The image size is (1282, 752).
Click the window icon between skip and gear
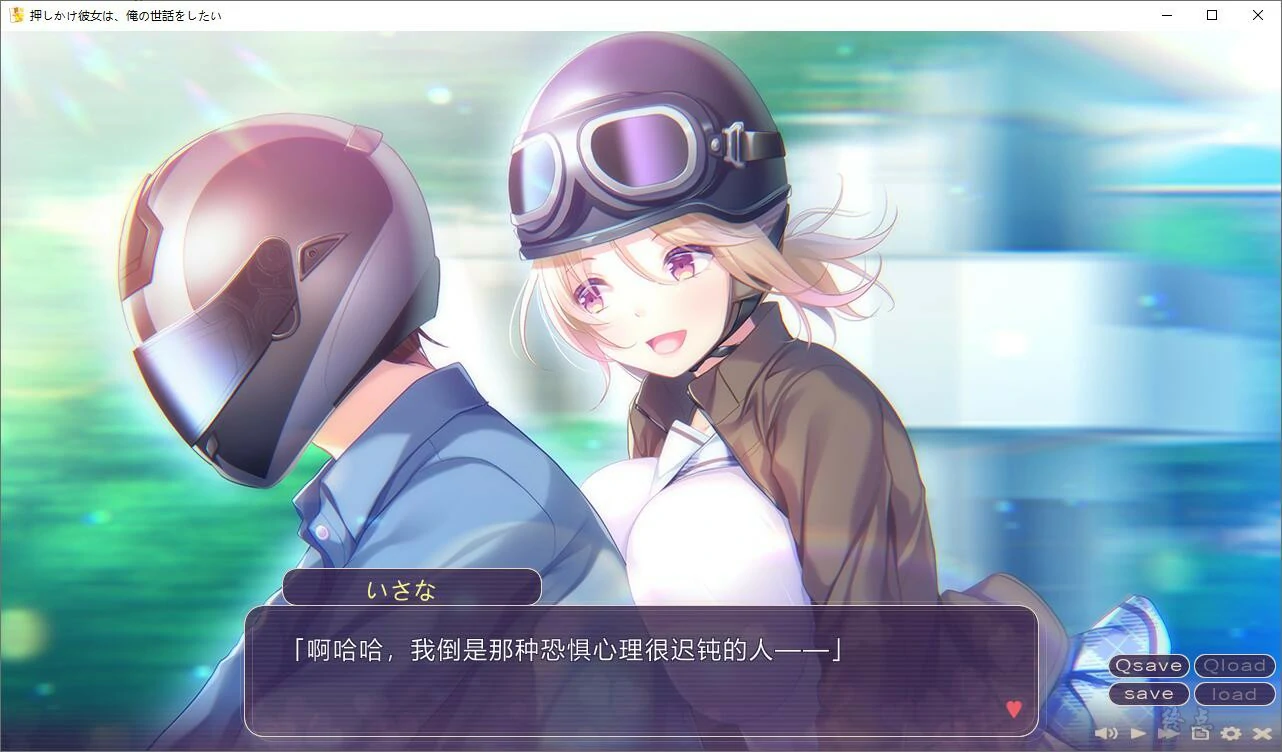1200,734
